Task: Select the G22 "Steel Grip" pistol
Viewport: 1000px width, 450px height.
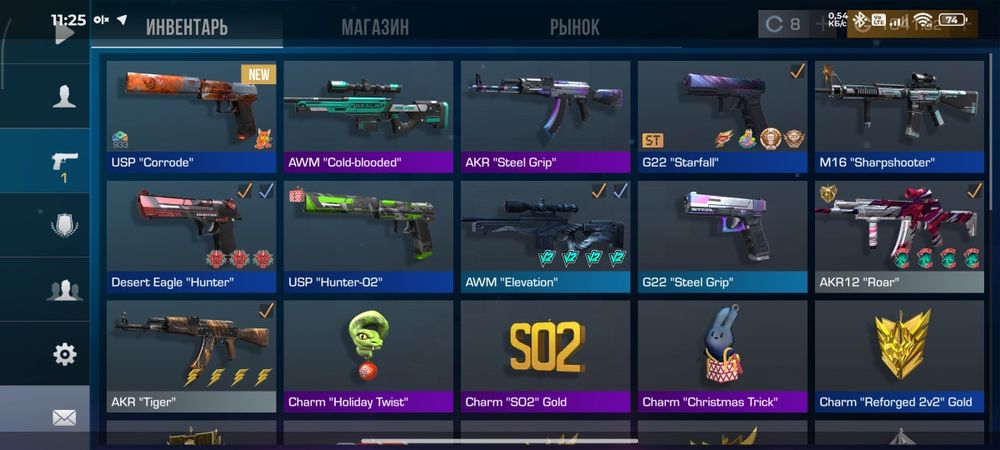Action: (723, 236)
